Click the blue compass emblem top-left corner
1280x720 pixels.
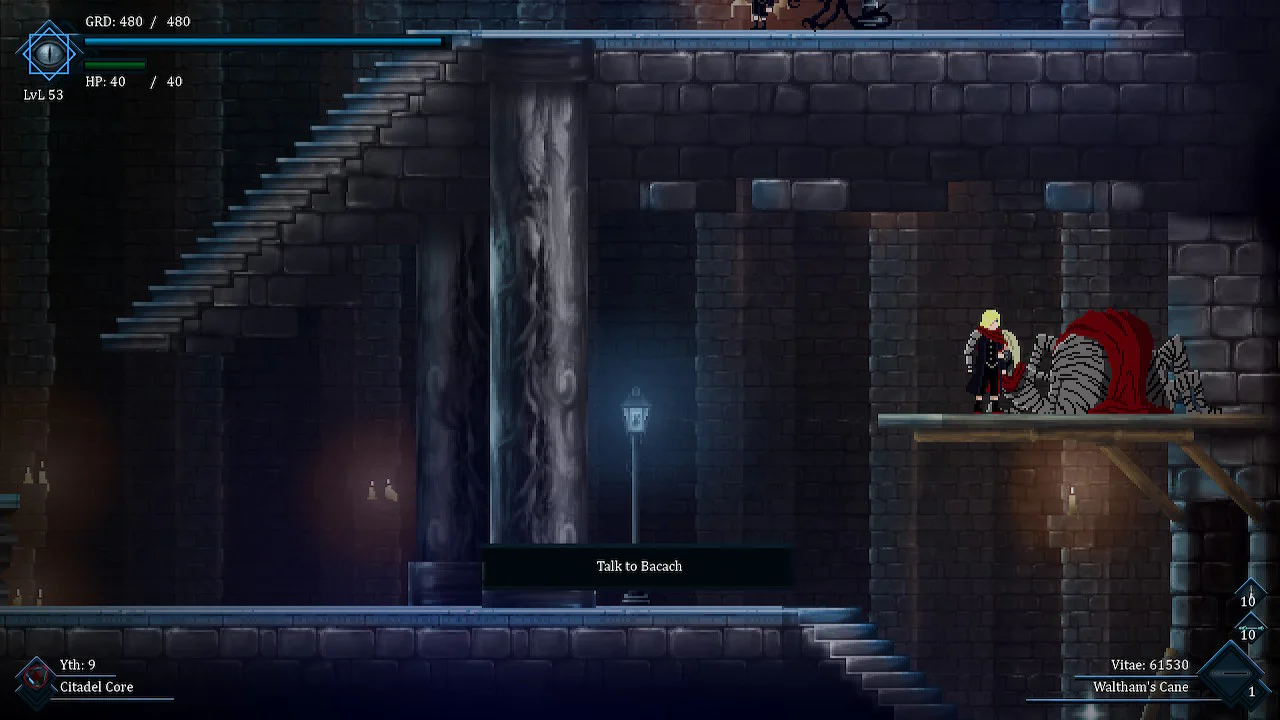47,52
